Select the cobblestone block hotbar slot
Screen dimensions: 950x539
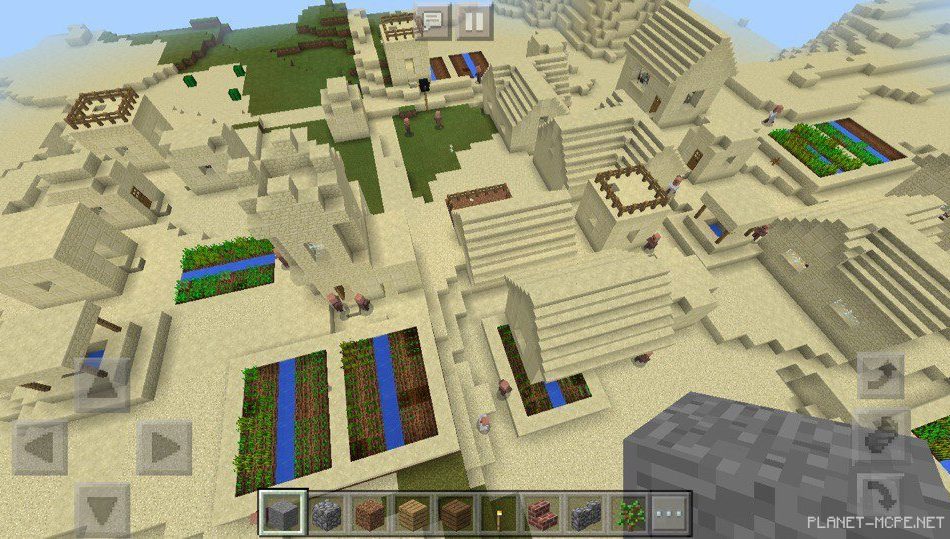point(326,514)
